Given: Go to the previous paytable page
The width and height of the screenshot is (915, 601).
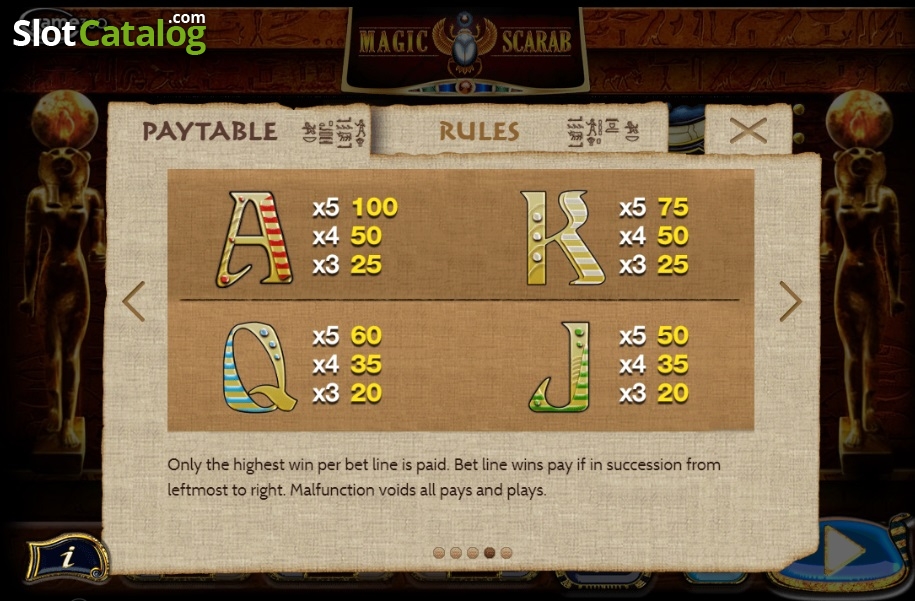Looking at the screenshot, I should point(133,300).
